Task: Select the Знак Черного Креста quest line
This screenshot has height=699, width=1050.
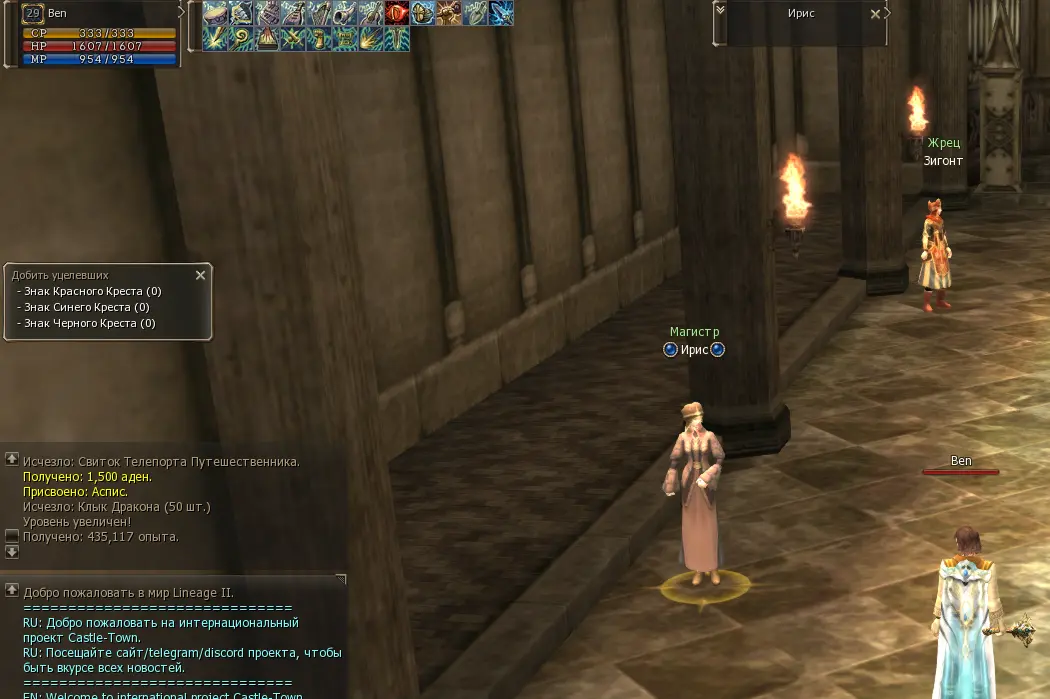Action: [89, 324]
